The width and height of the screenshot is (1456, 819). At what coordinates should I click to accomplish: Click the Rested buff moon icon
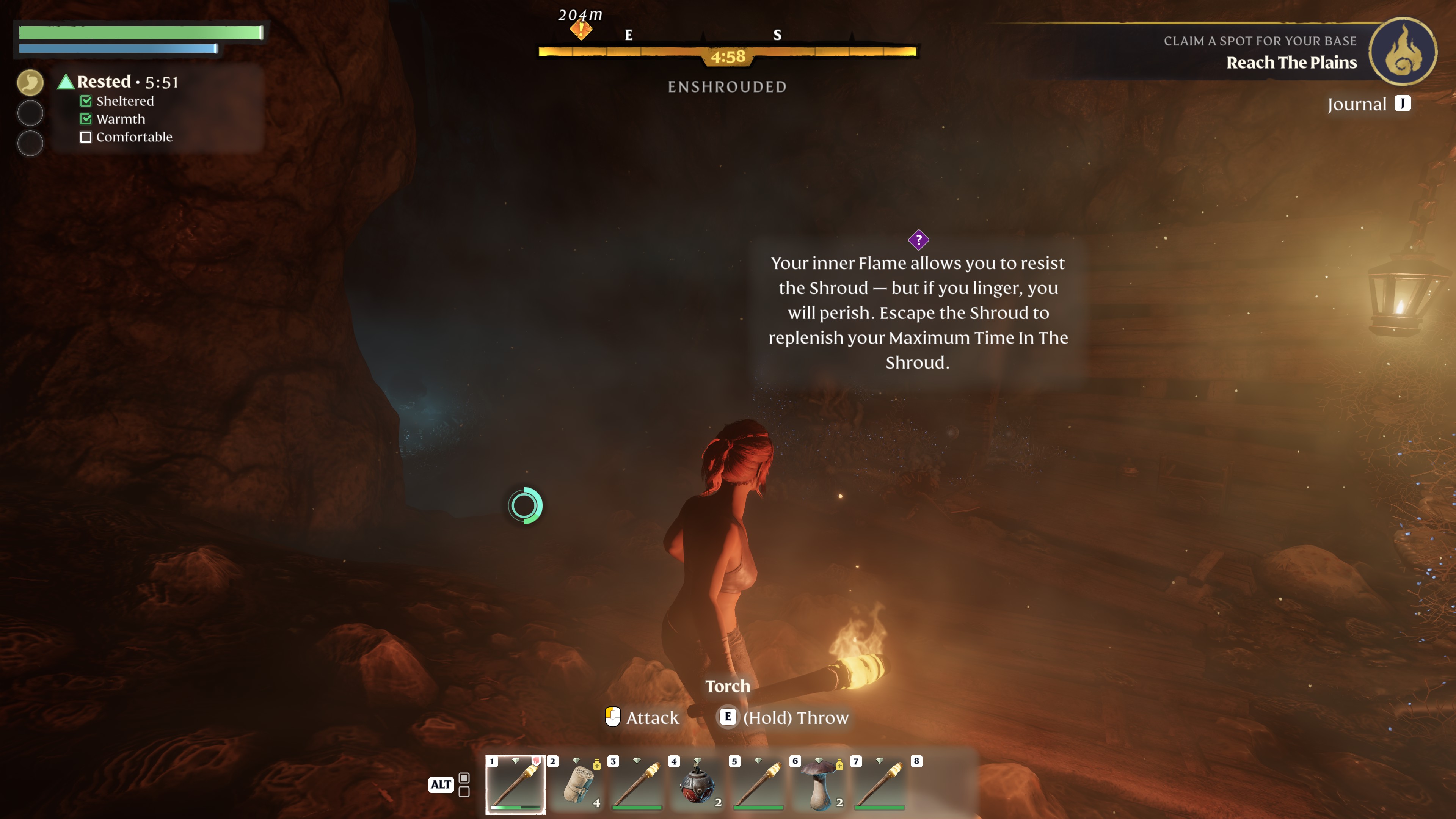click(30, 83)
